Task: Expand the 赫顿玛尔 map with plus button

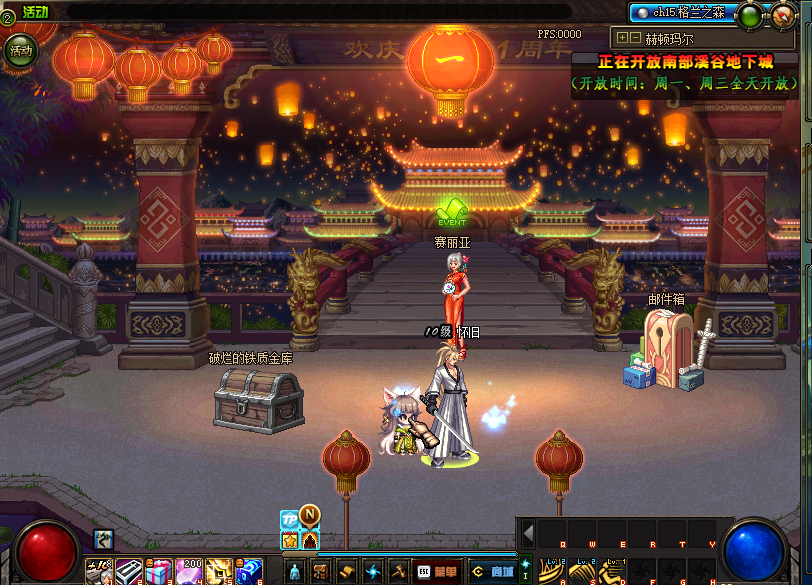Action: tap(622, 37)
